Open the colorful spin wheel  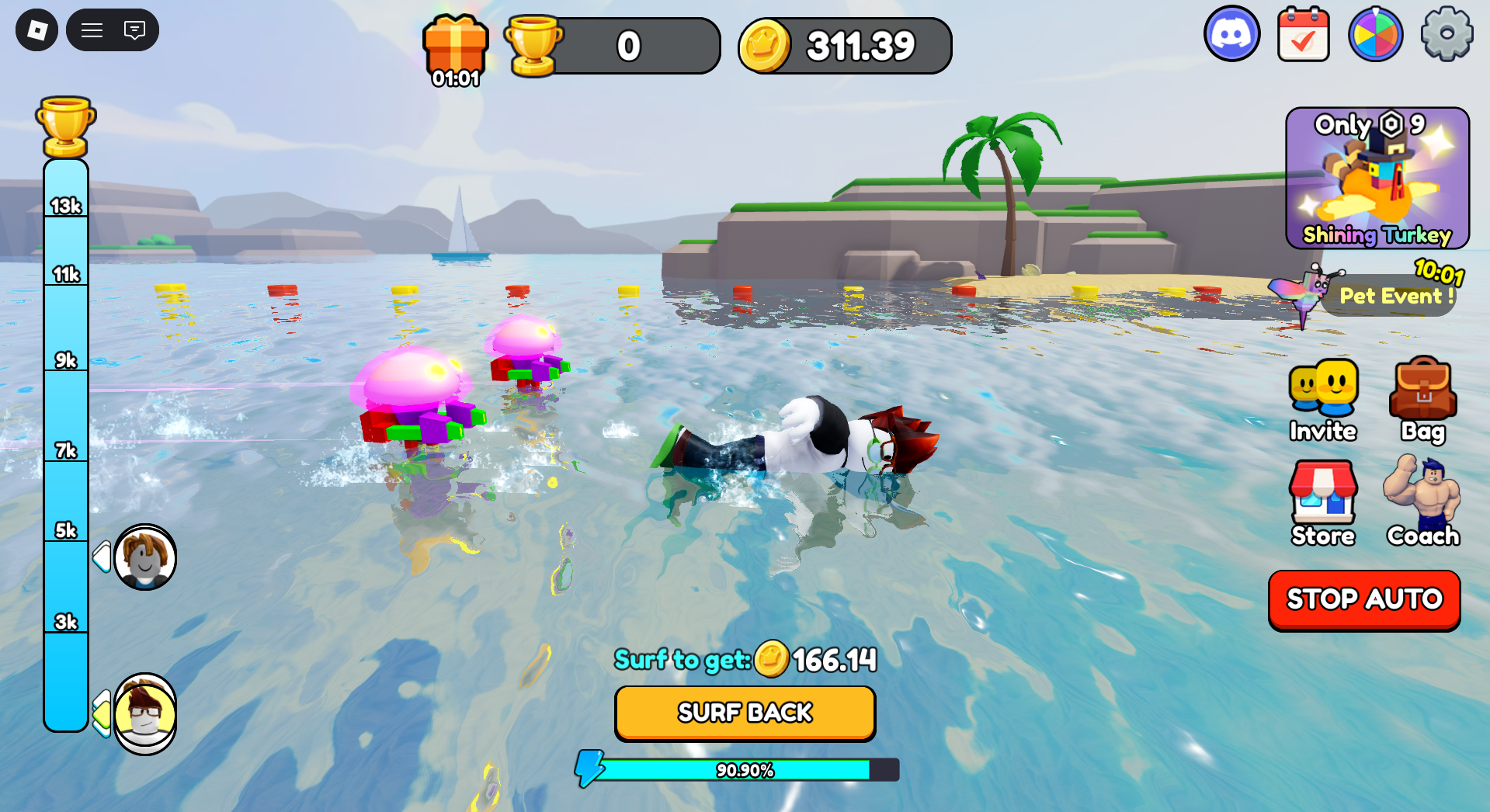pos(1375,34)
